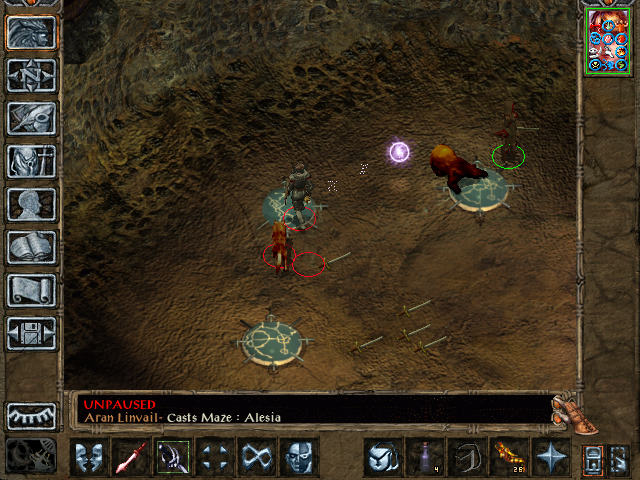Open the options via the floppy disk button
The image size is (640, 480).
coord(31,332)
